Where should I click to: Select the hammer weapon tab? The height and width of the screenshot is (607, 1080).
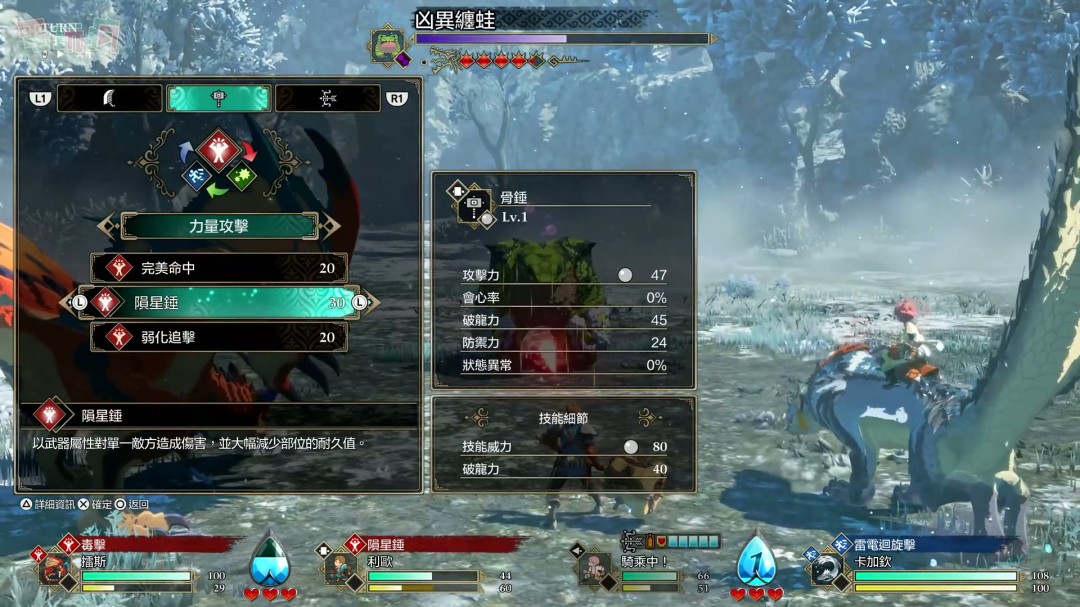[x=219, y=98]
